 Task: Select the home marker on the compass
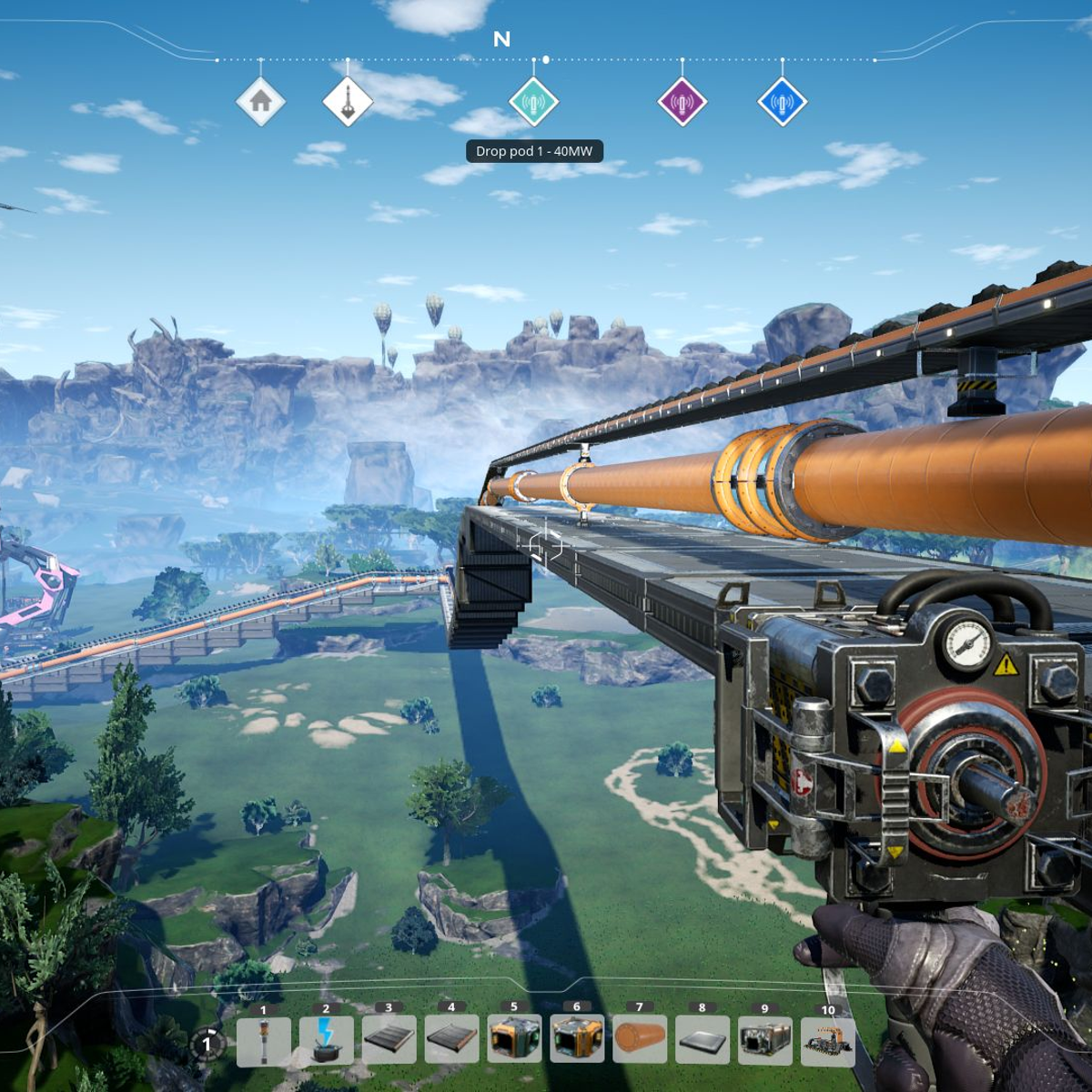point(261,101)
